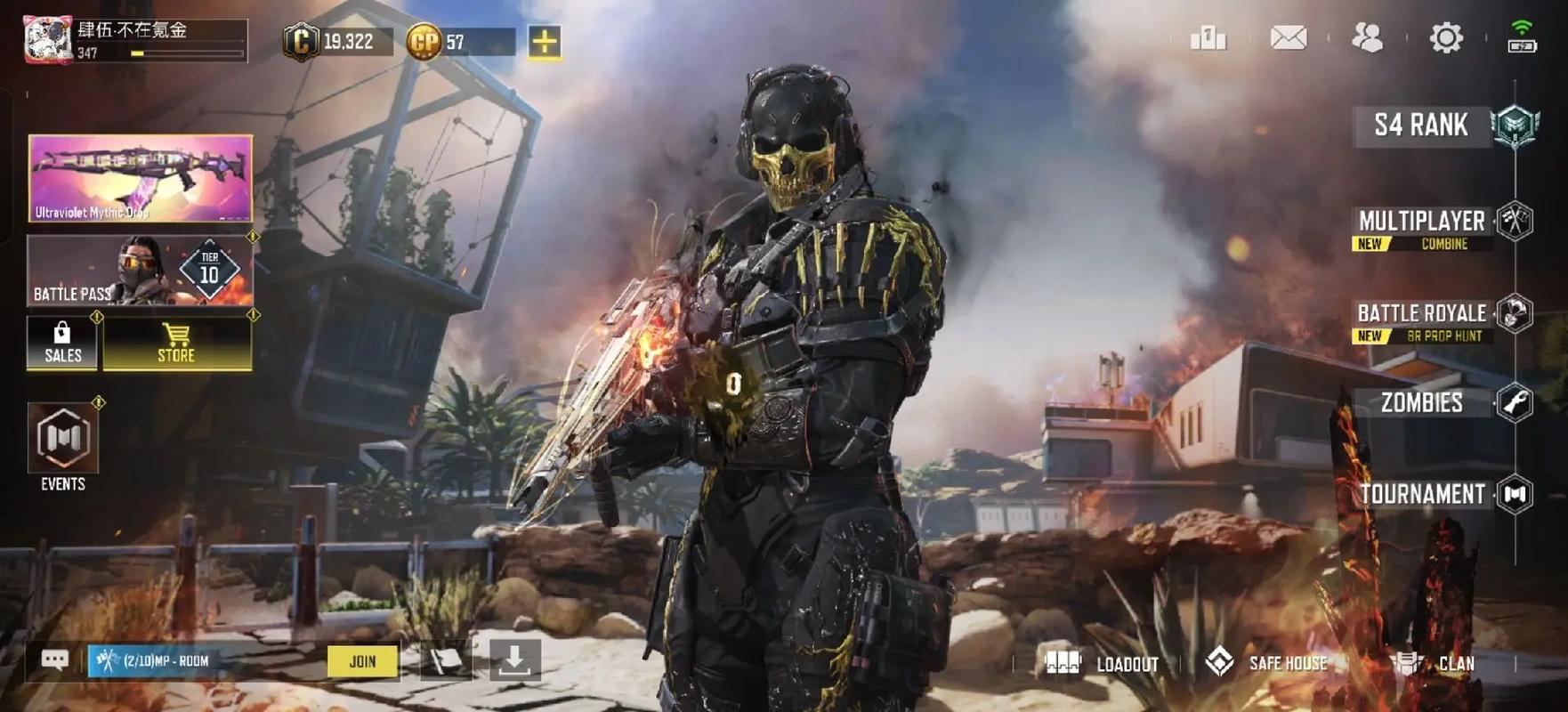The image size is (1568, 712).
Task: Open the mail envelope inbox
Action: click(1288, 38)
